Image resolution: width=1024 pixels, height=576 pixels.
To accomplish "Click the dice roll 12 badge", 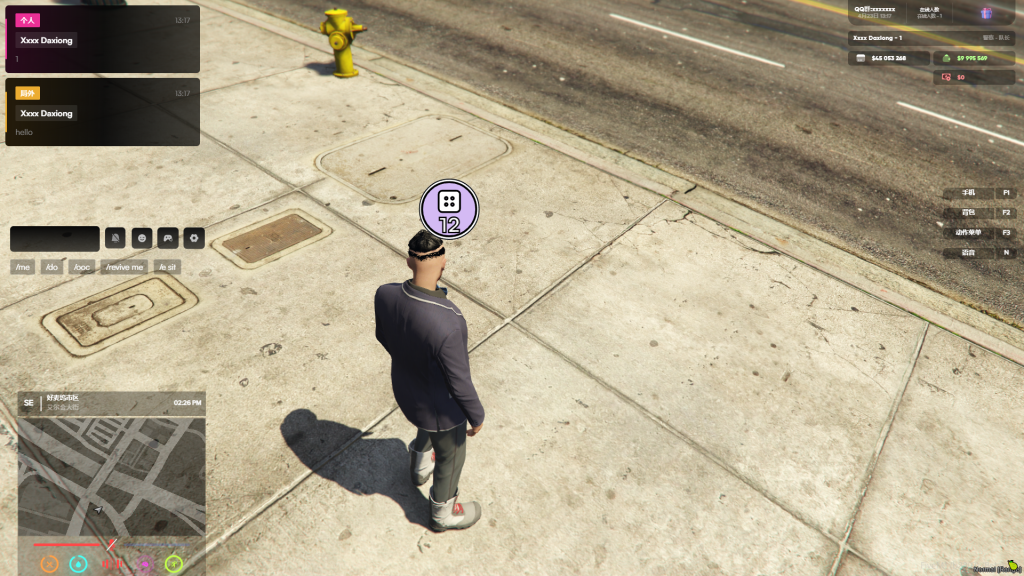I will tap(449, 210).
